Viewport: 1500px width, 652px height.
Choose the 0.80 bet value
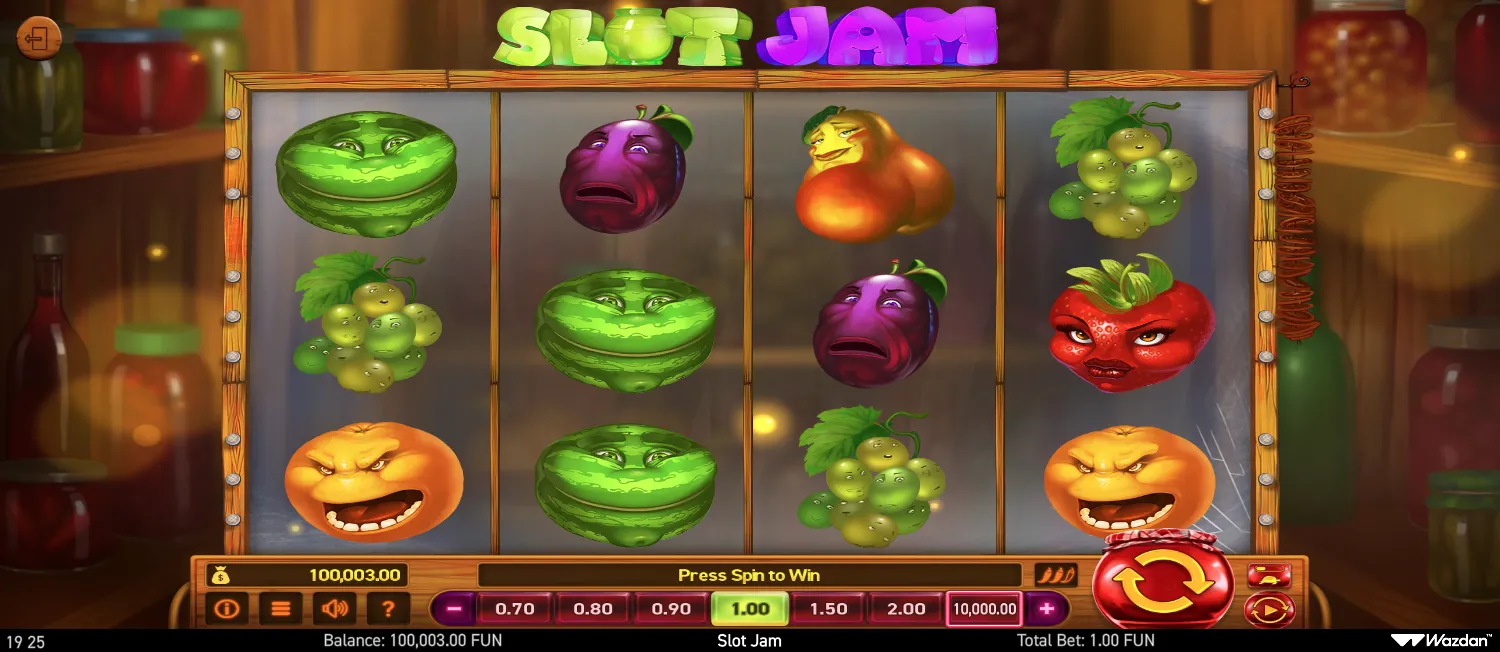(593, 608)
